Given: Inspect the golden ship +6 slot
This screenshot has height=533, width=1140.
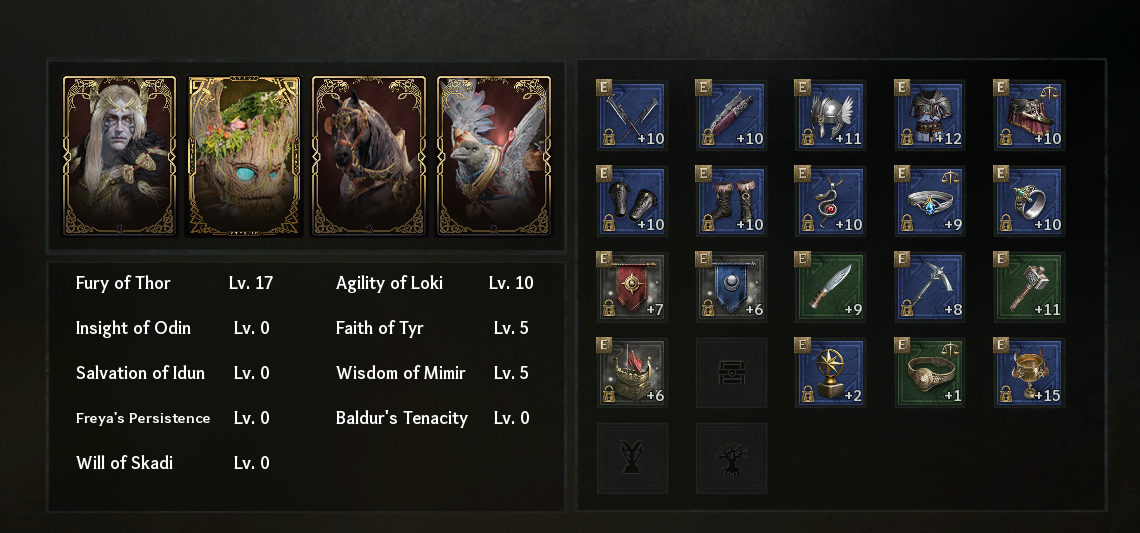Looking at the screenshot, I should tap(632, 372).
